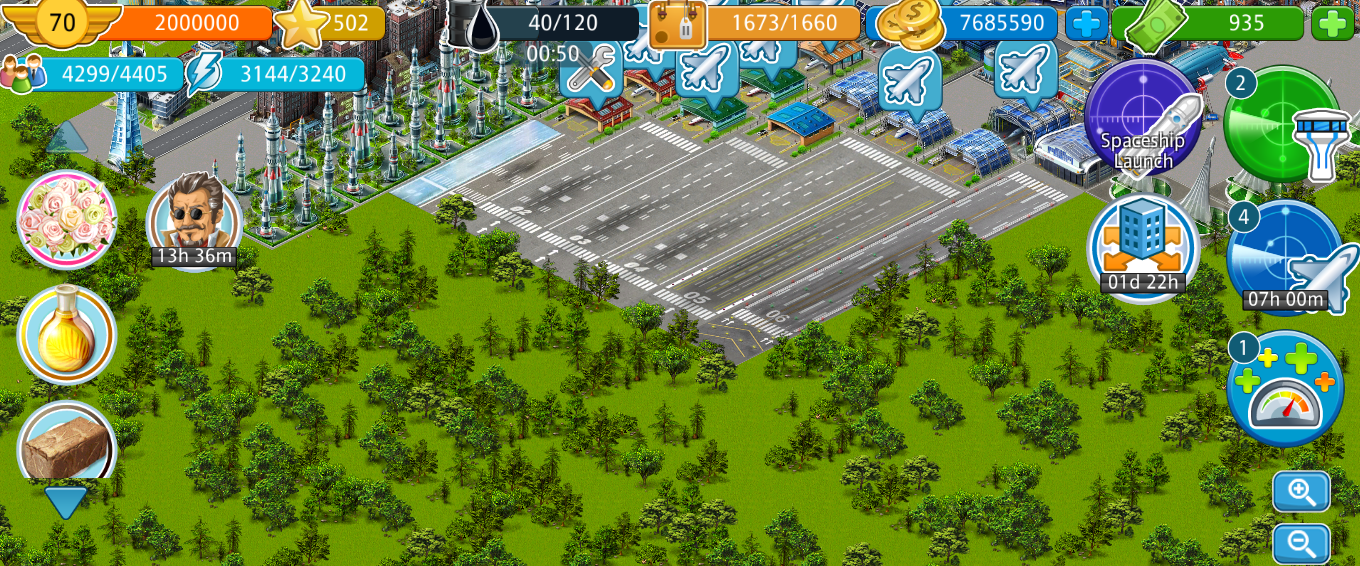Open the green radar control tower button
This screenshot has width=1360, height=566.
coord(1284,126)
